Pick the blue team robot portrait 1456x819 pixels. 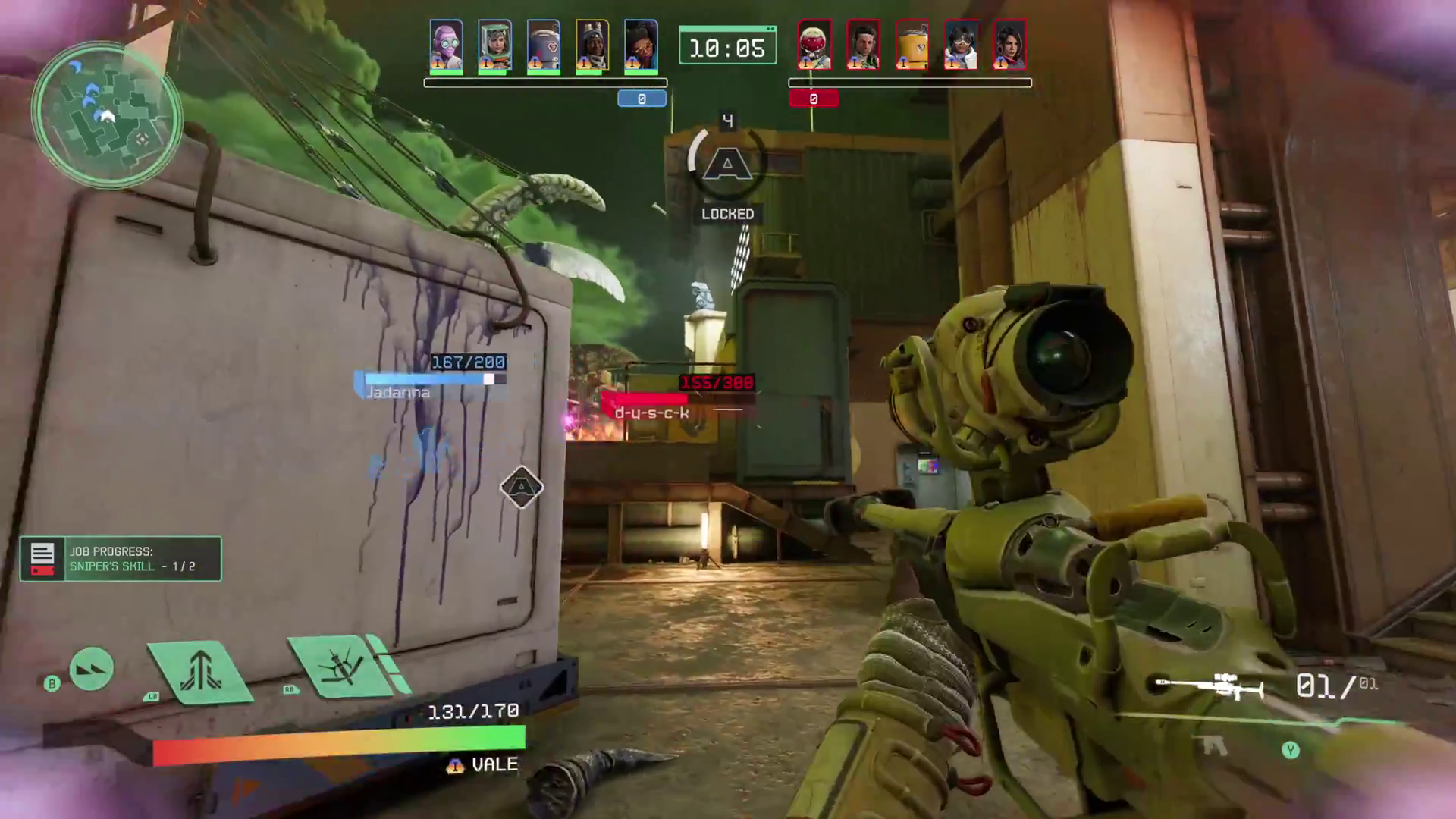[x=543, y=45]
